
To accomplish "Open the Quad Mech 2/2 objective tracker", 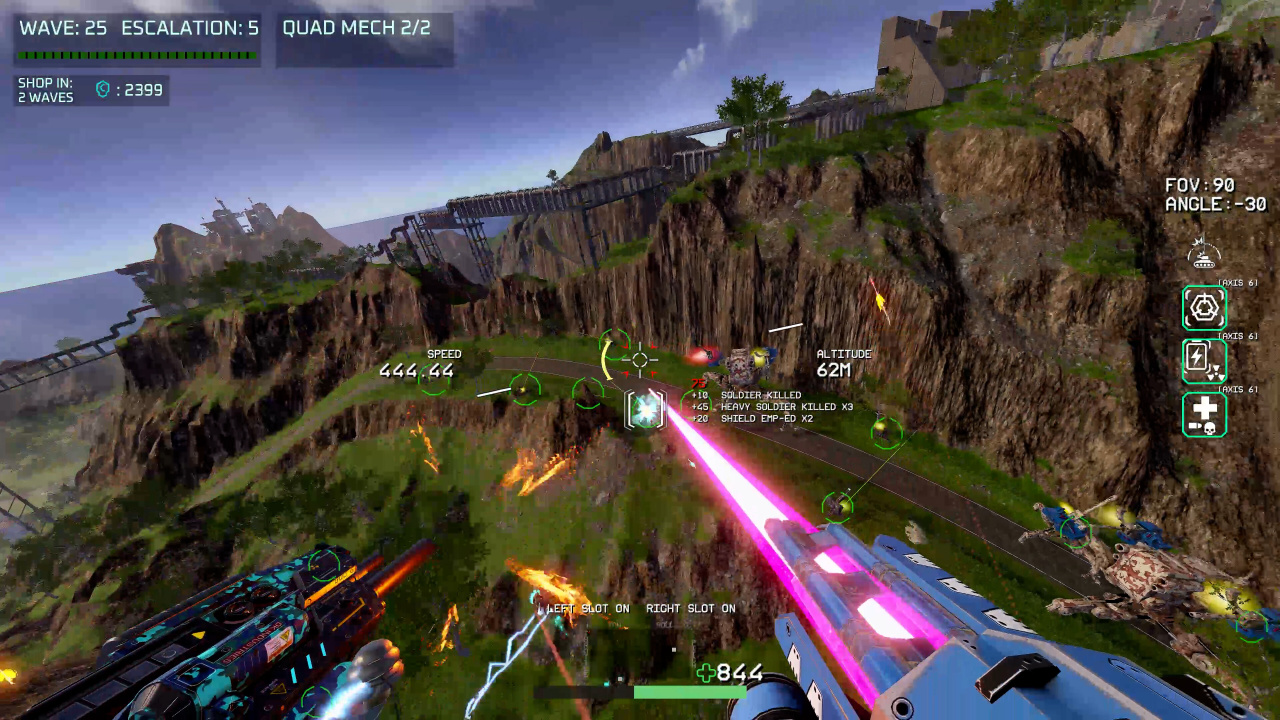I will (x=357, y=28).
